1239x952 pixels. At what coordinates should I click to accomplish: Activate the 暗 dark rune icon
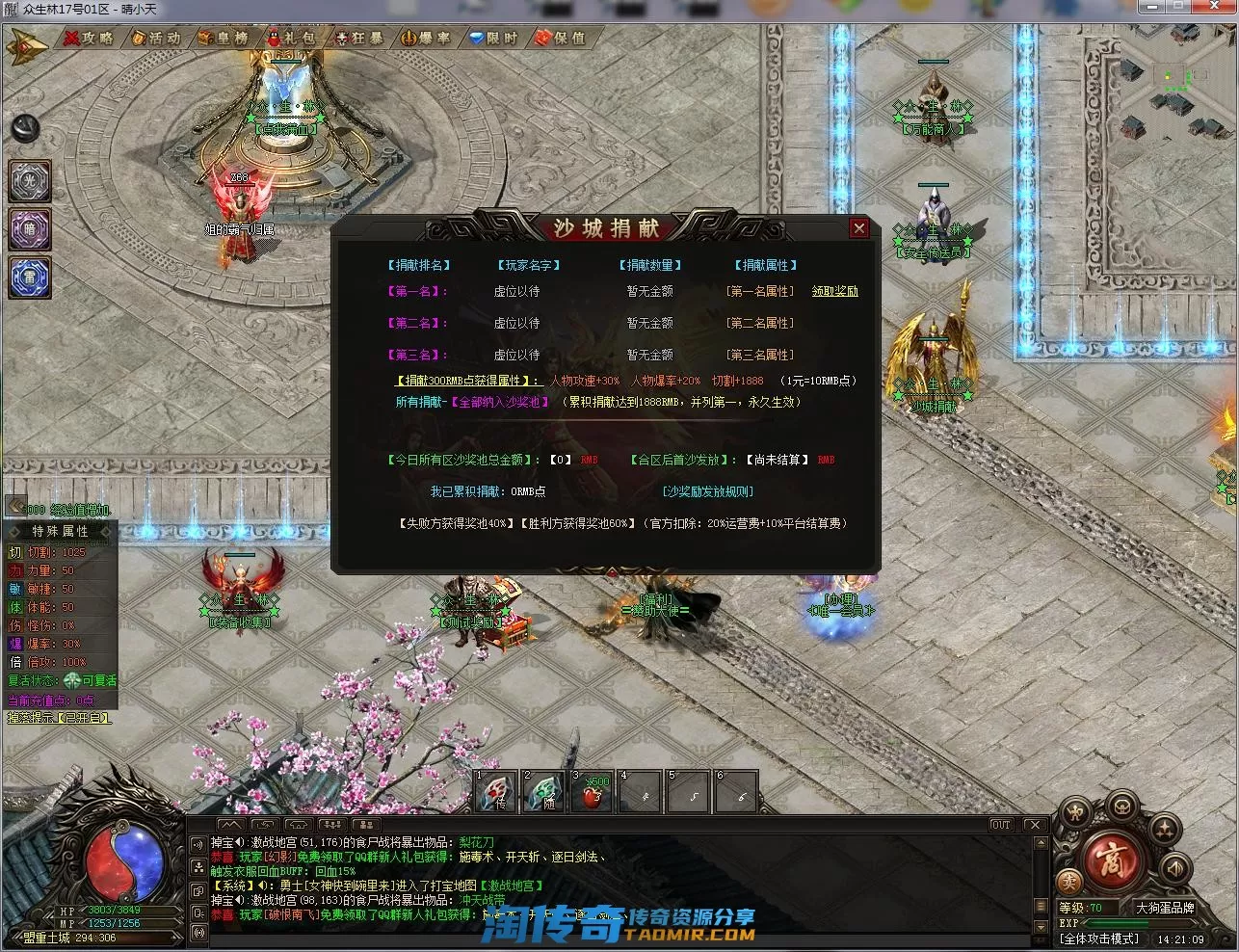[x=30, y=229]
